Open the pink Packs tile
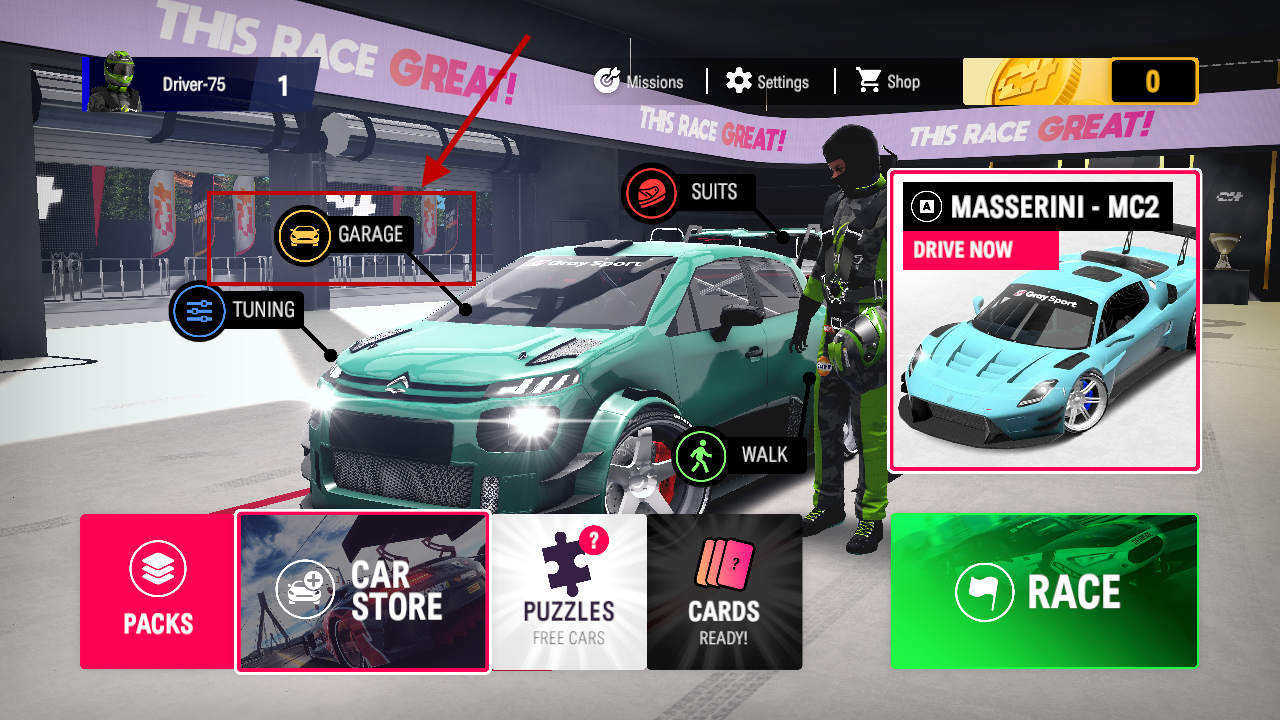This screenshot has width=1280, height=720. click(158, 592)
